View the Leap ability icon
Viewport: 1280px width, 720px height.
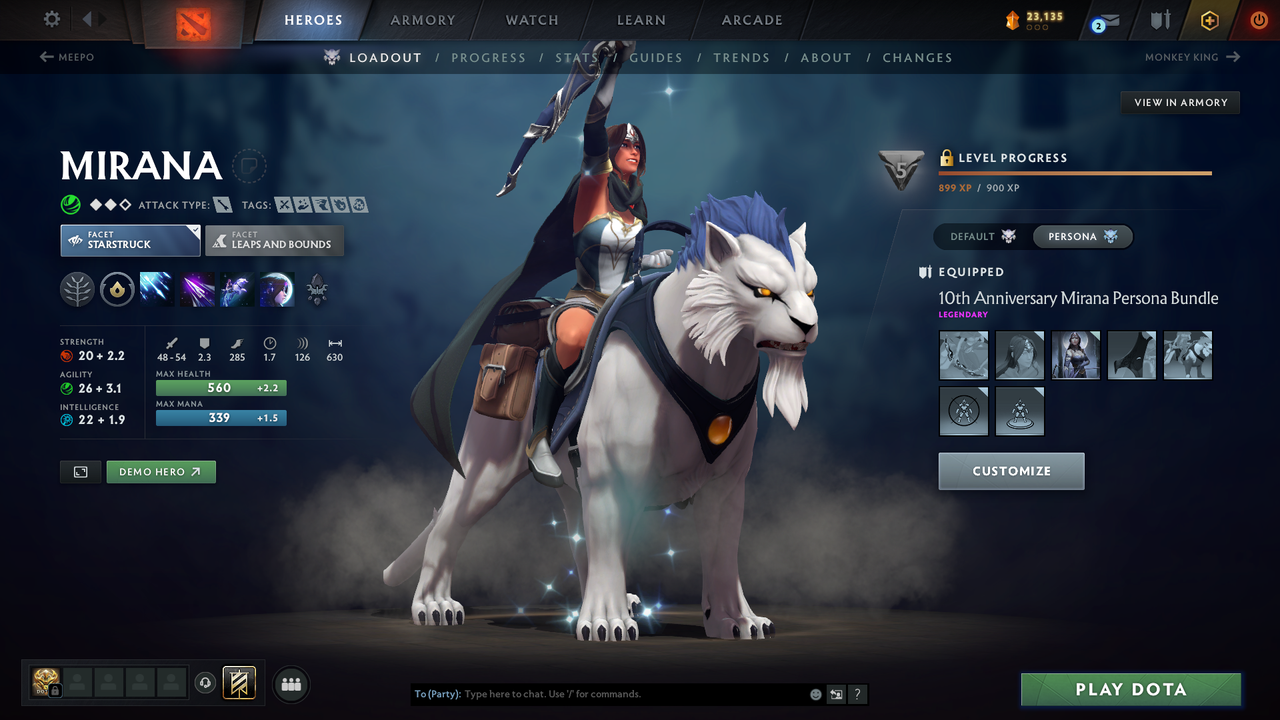[236, 289]
